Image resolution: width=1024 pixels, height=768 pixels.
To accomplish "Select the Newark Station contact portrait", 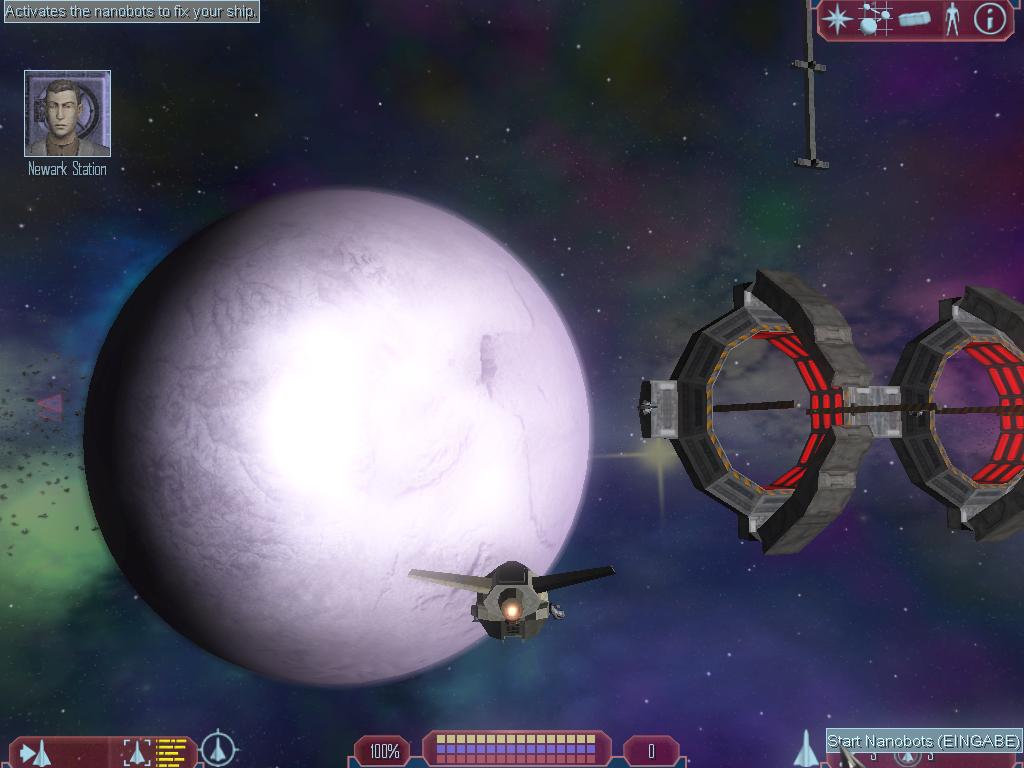I will [x=67, y=113].
